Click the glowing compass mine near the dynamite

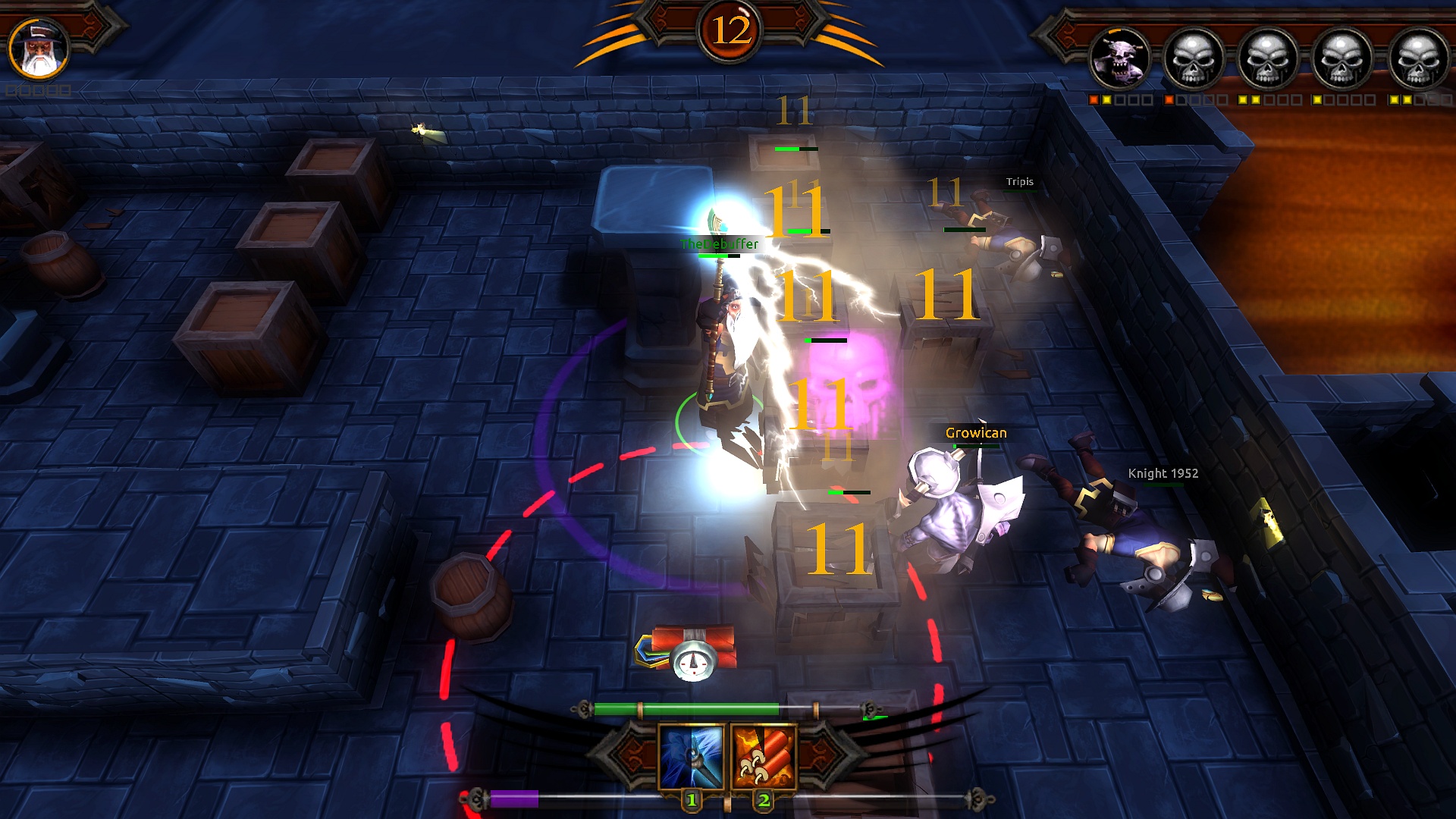tap(695, 661)
